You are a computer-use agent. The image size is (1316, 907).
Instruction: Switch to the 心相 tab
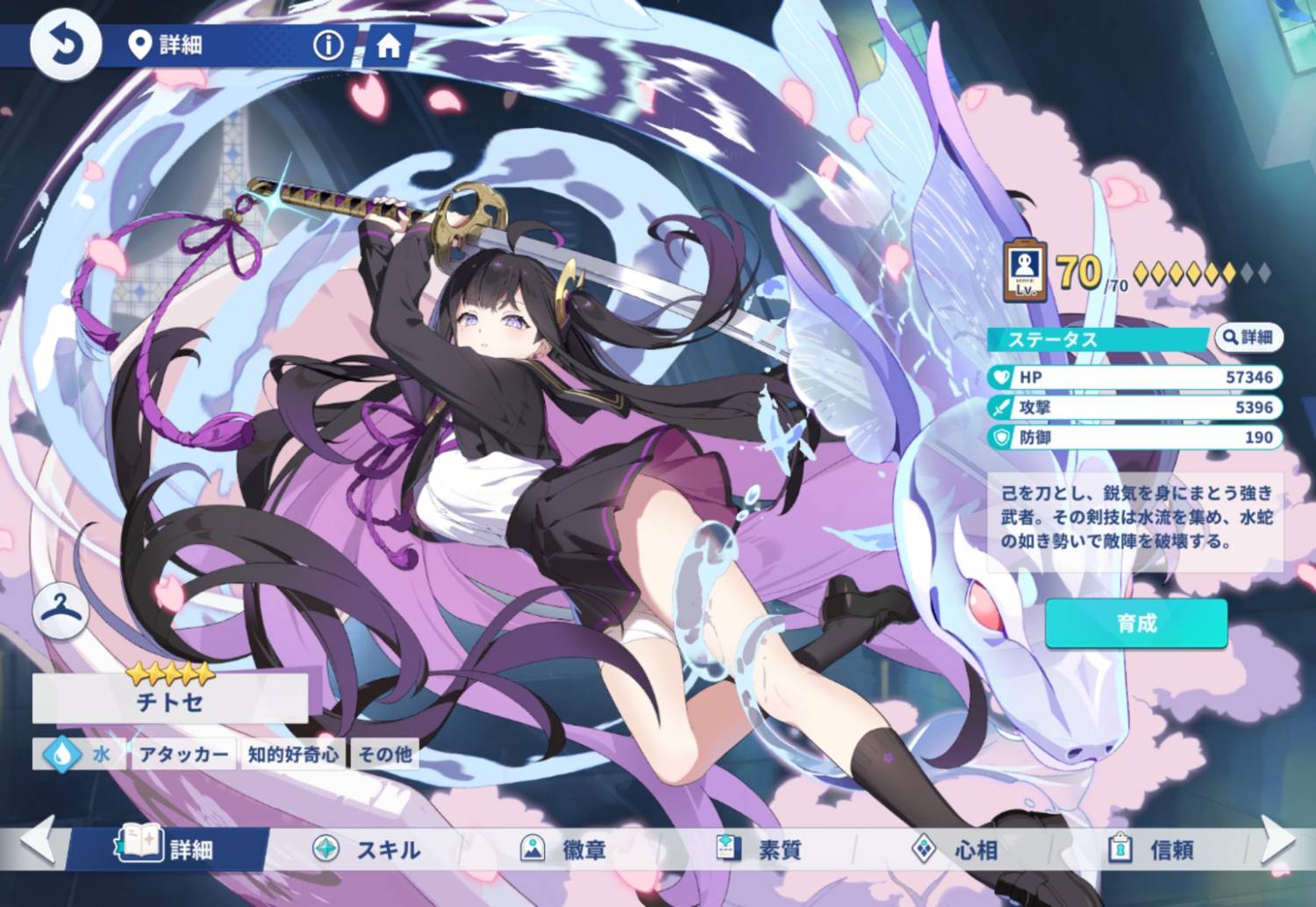(955, 849)
